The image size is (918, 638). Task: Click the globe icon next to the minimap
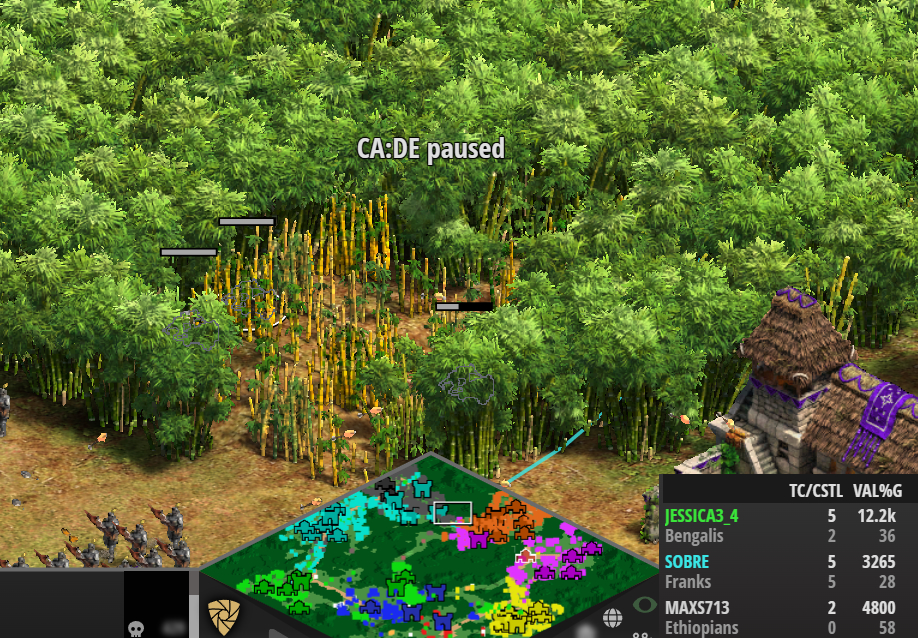pyautogui.click(x=612, y=619)
